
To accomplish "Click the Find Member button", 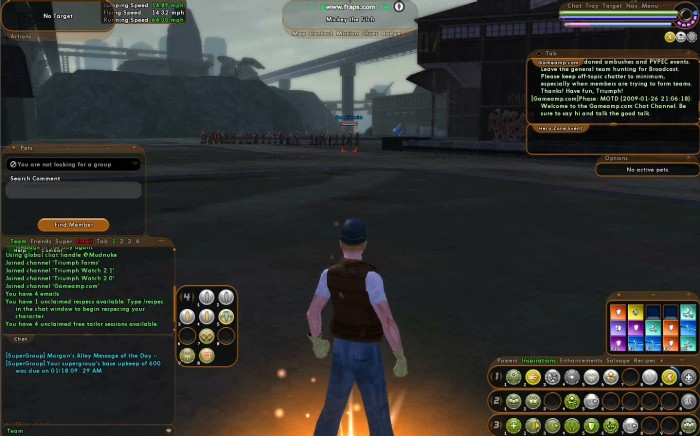I will [x=73, y=225].
